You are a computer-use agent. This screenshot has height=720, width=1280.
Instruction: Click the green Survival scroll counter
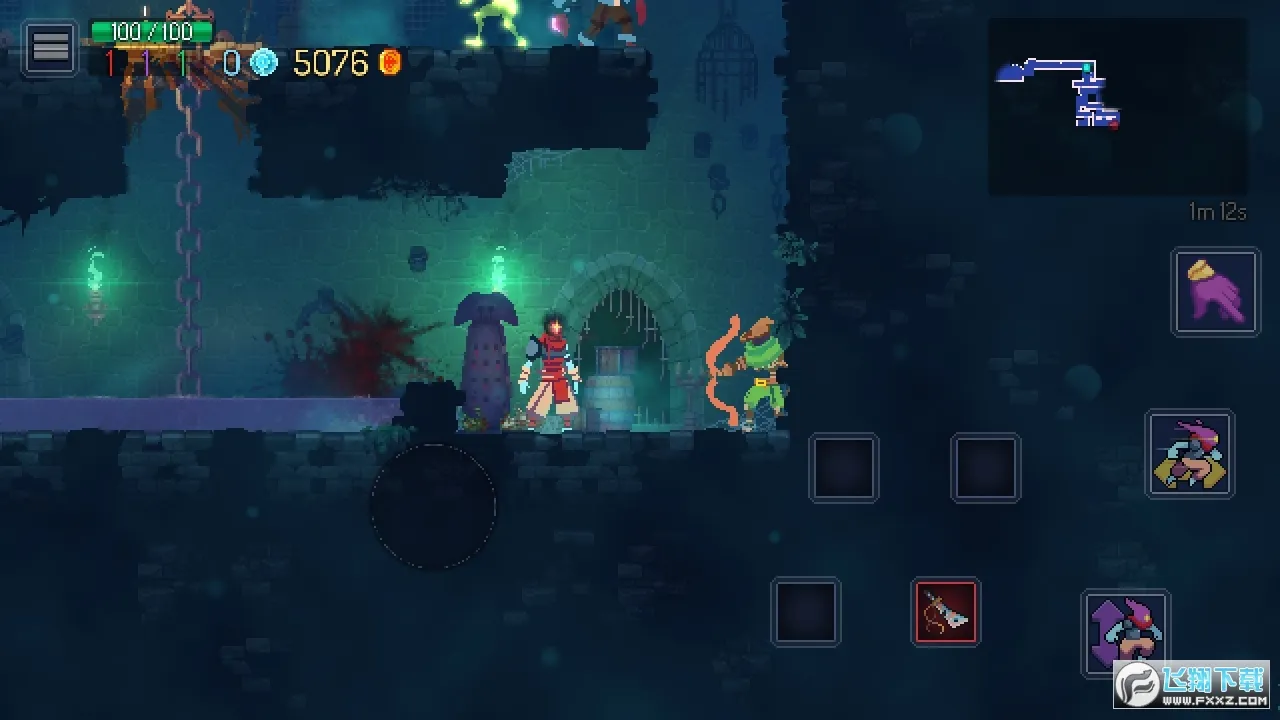(x=182, y=63)
